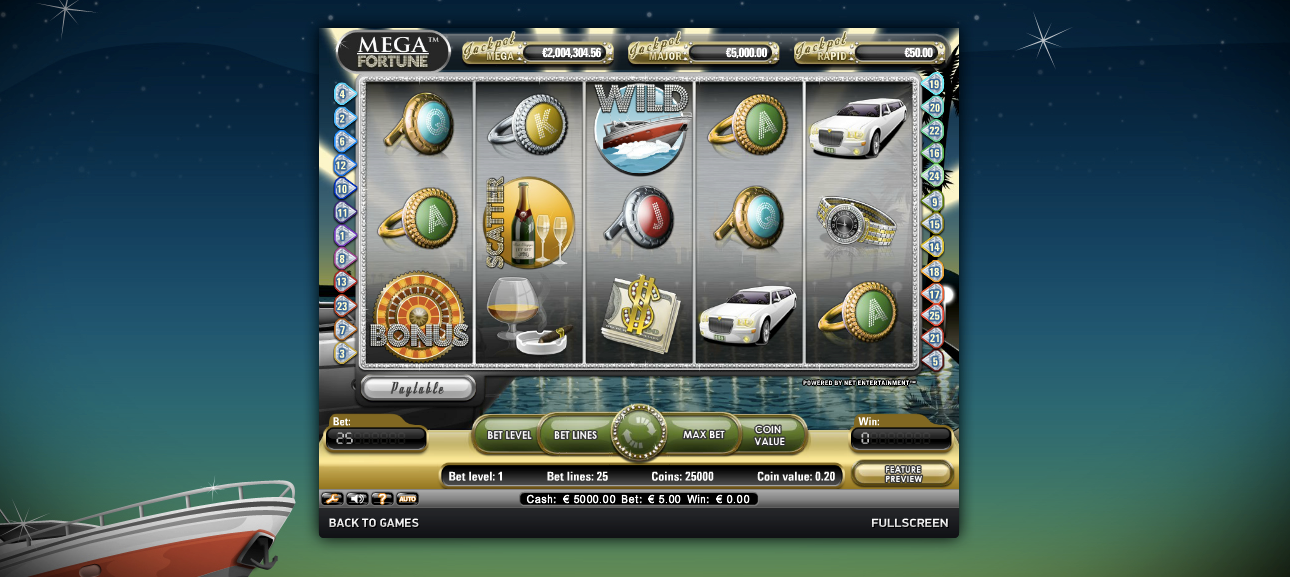Toggle sound with the speaker icon
Viewport: 1290px width, 577px height.
[357, 498]
